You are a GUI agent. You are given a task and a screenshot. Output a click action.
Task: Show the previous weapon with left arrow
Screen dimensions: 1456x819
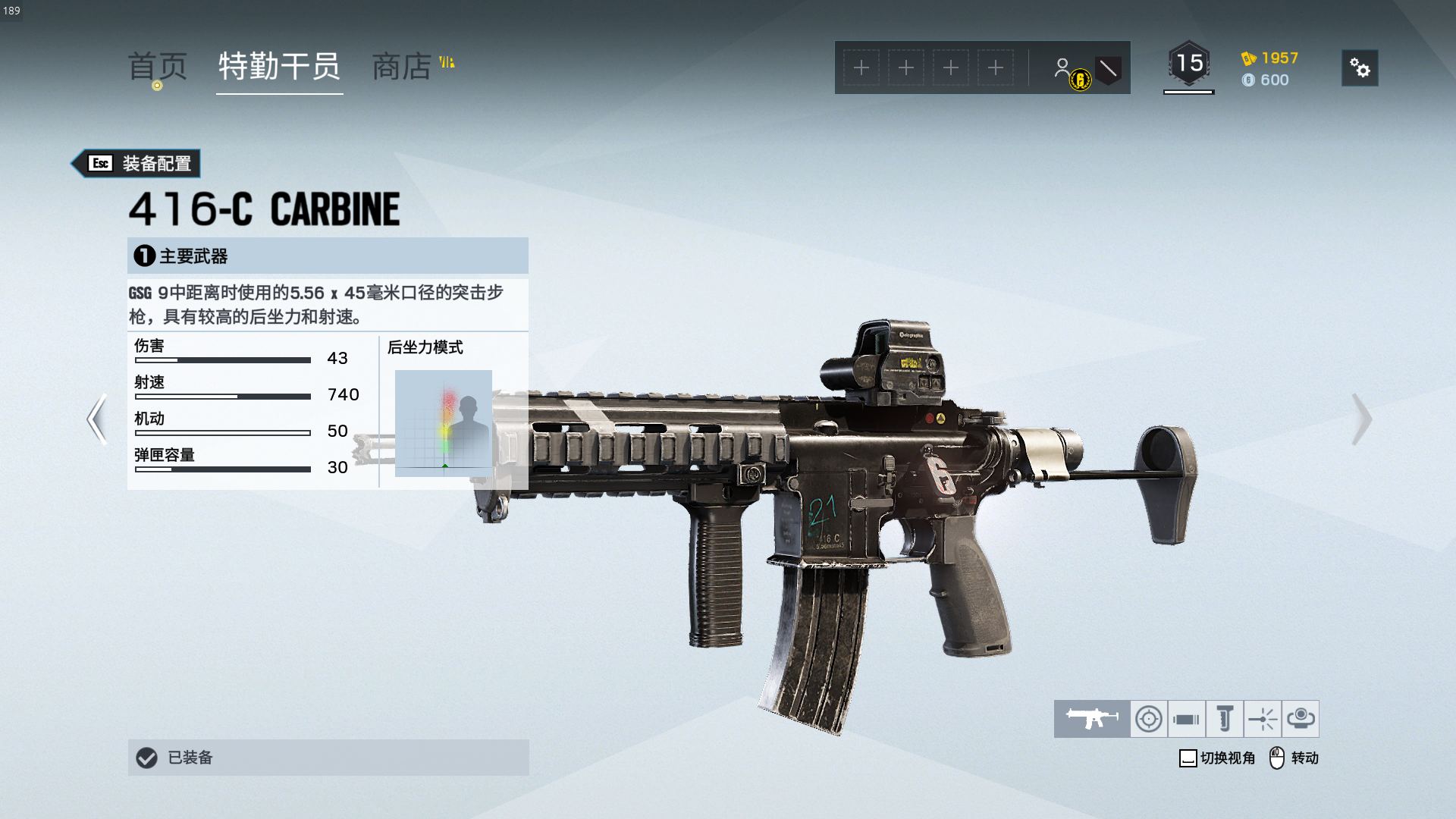(96, 419)
